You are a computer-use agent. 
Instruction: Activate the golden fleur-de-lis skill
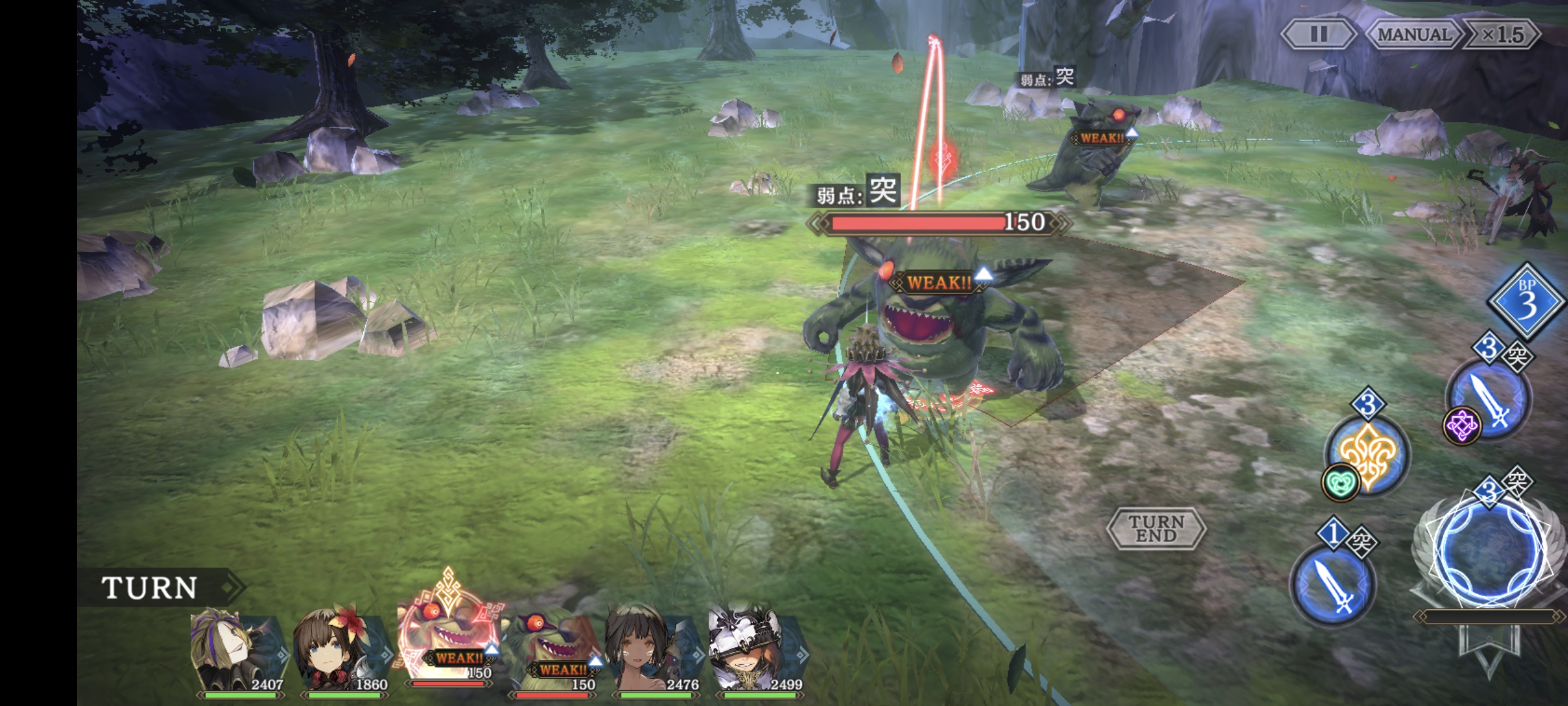click(x=1368, y=452)
